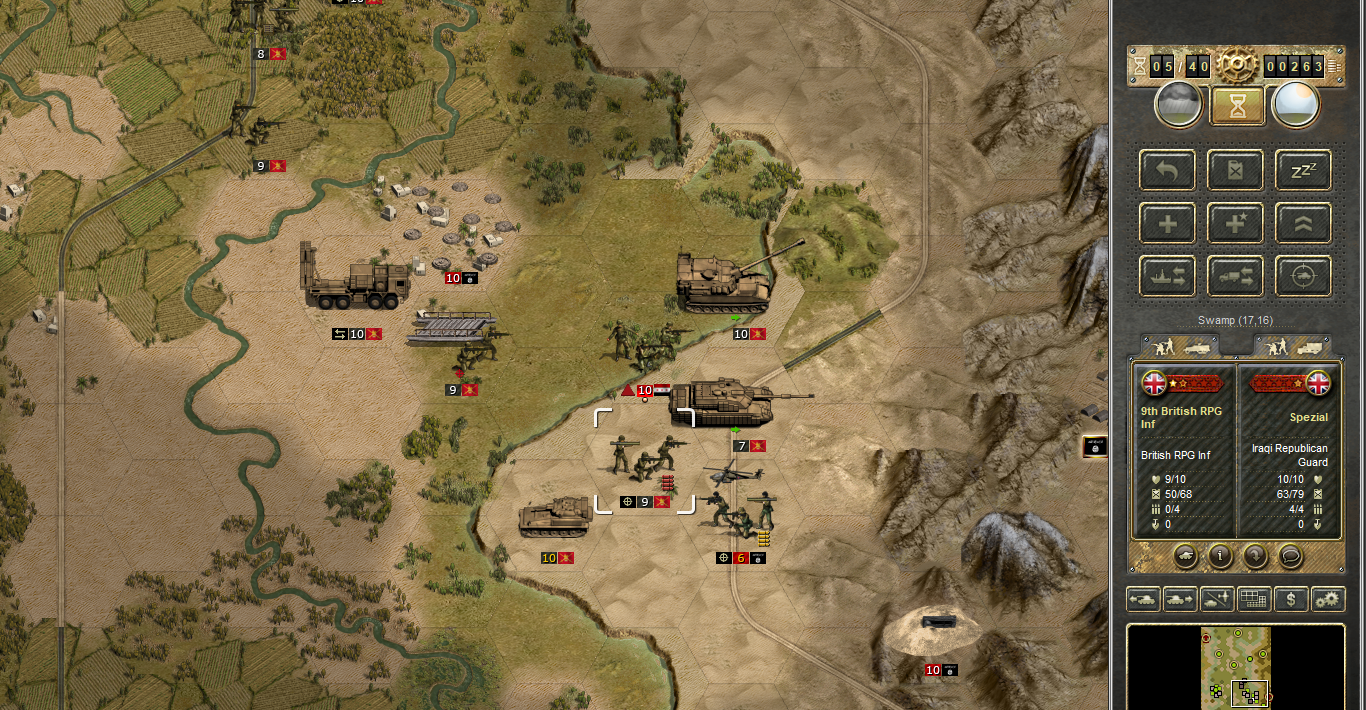
Task: Select the next unit tank-arrow button
Action: coord(1181,599)
